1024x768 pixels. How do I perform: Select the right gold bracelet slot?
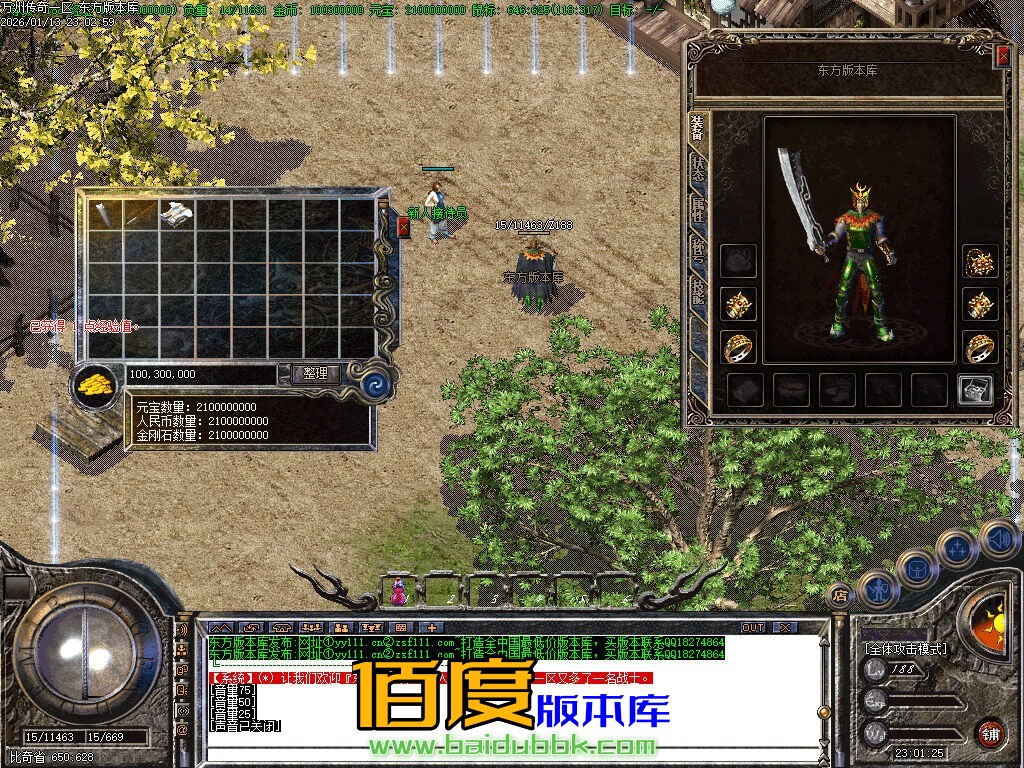(980, 304)
